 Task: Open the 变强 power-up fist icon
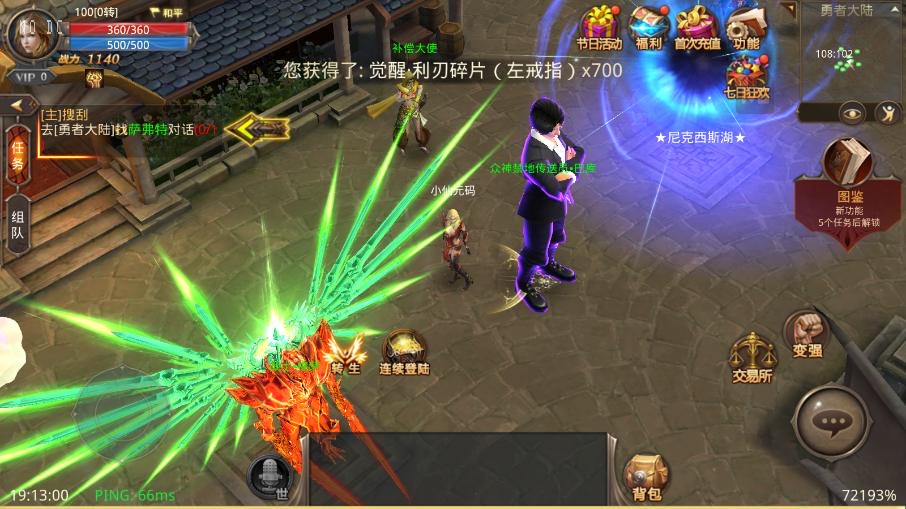point(806,334)
